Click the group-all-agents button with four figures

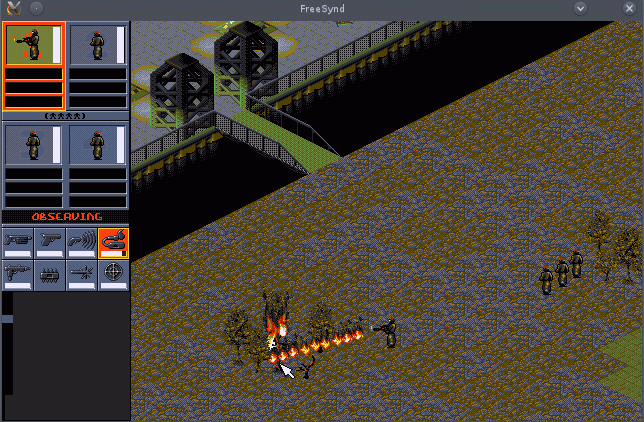click(x=65, y=116)
